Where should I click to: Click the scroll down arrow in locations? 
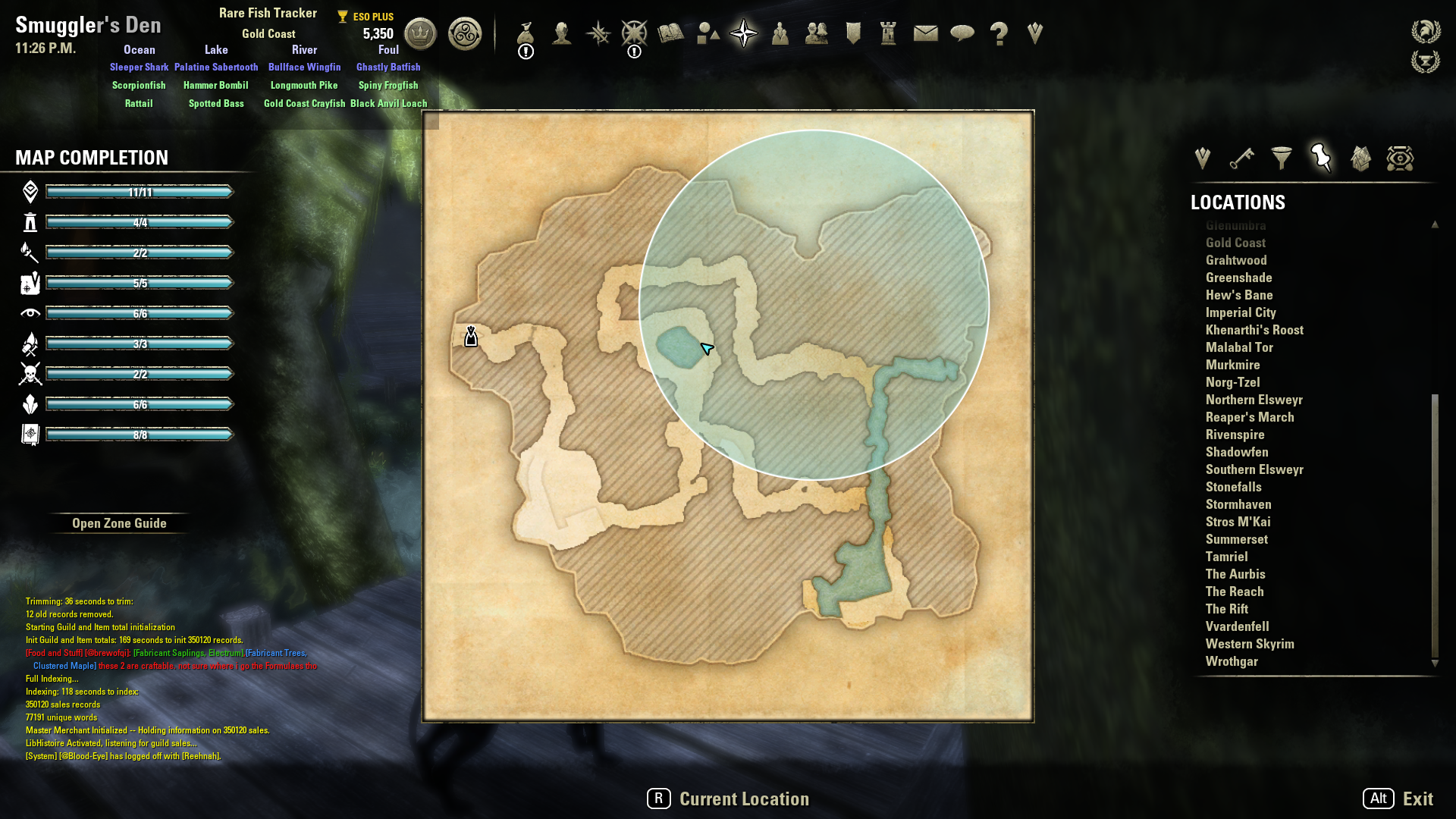(x=1435, y=663)
